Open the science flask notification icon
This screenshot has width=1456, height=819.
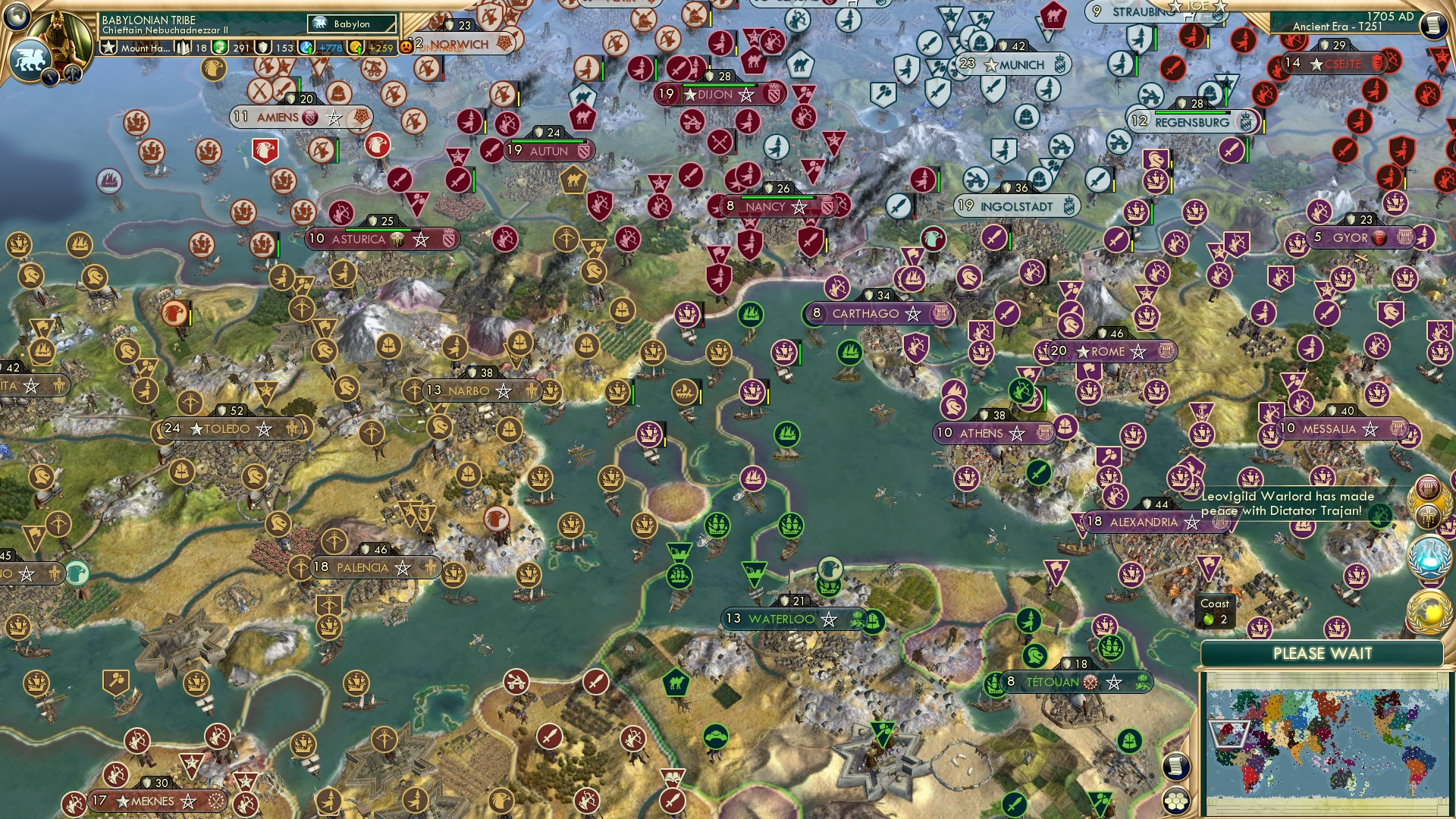1430,557
